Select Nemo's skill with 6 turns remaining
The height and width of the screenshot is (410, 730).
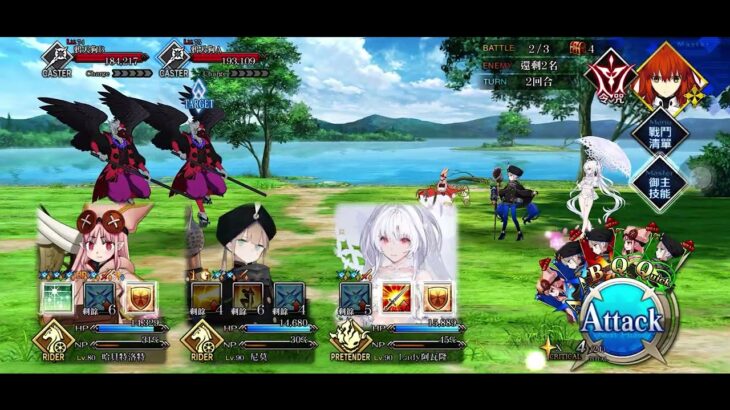tap(244, 298)
